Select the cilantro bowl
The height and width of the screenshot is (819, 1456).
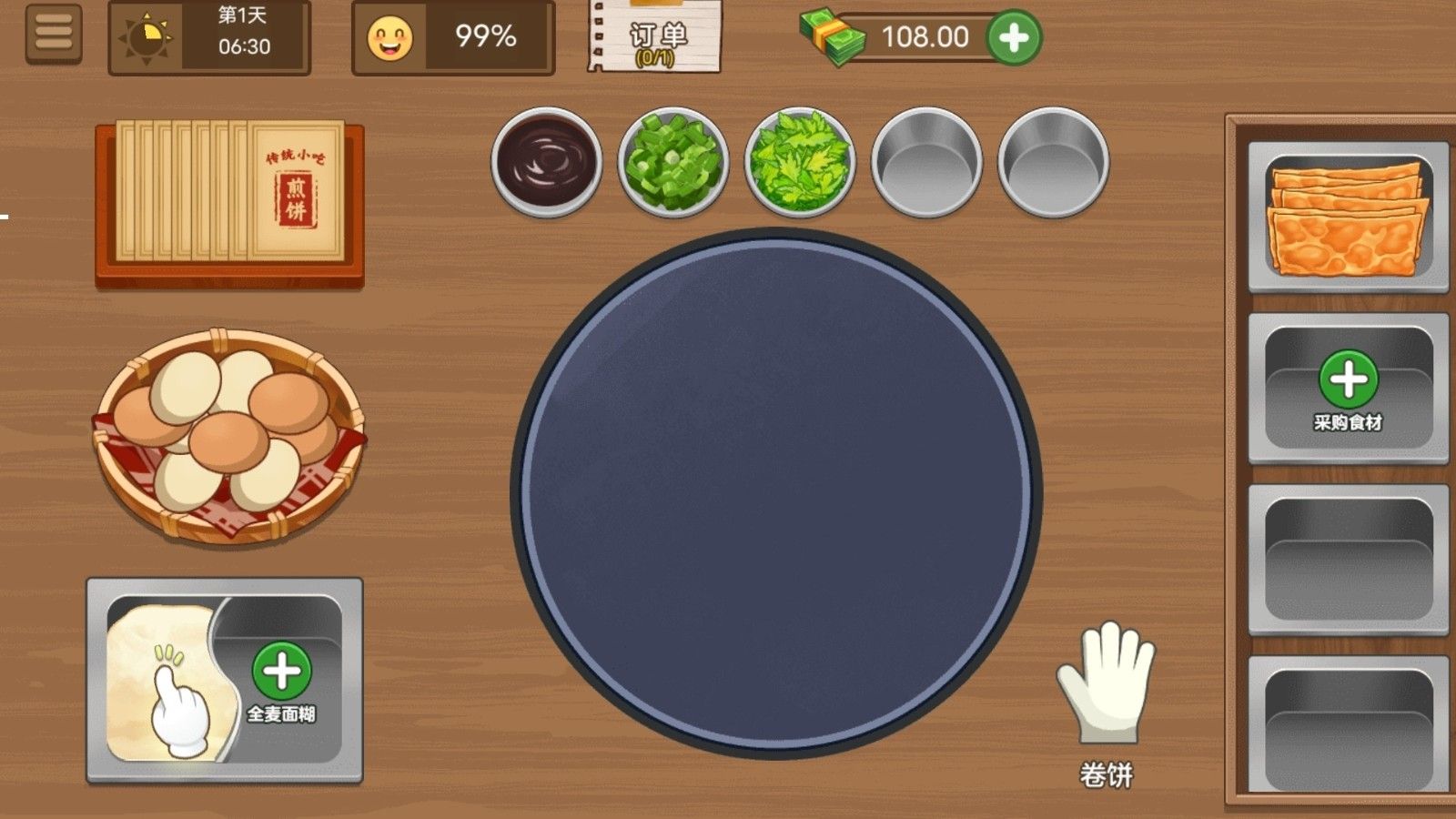click(x=801, y=162)
